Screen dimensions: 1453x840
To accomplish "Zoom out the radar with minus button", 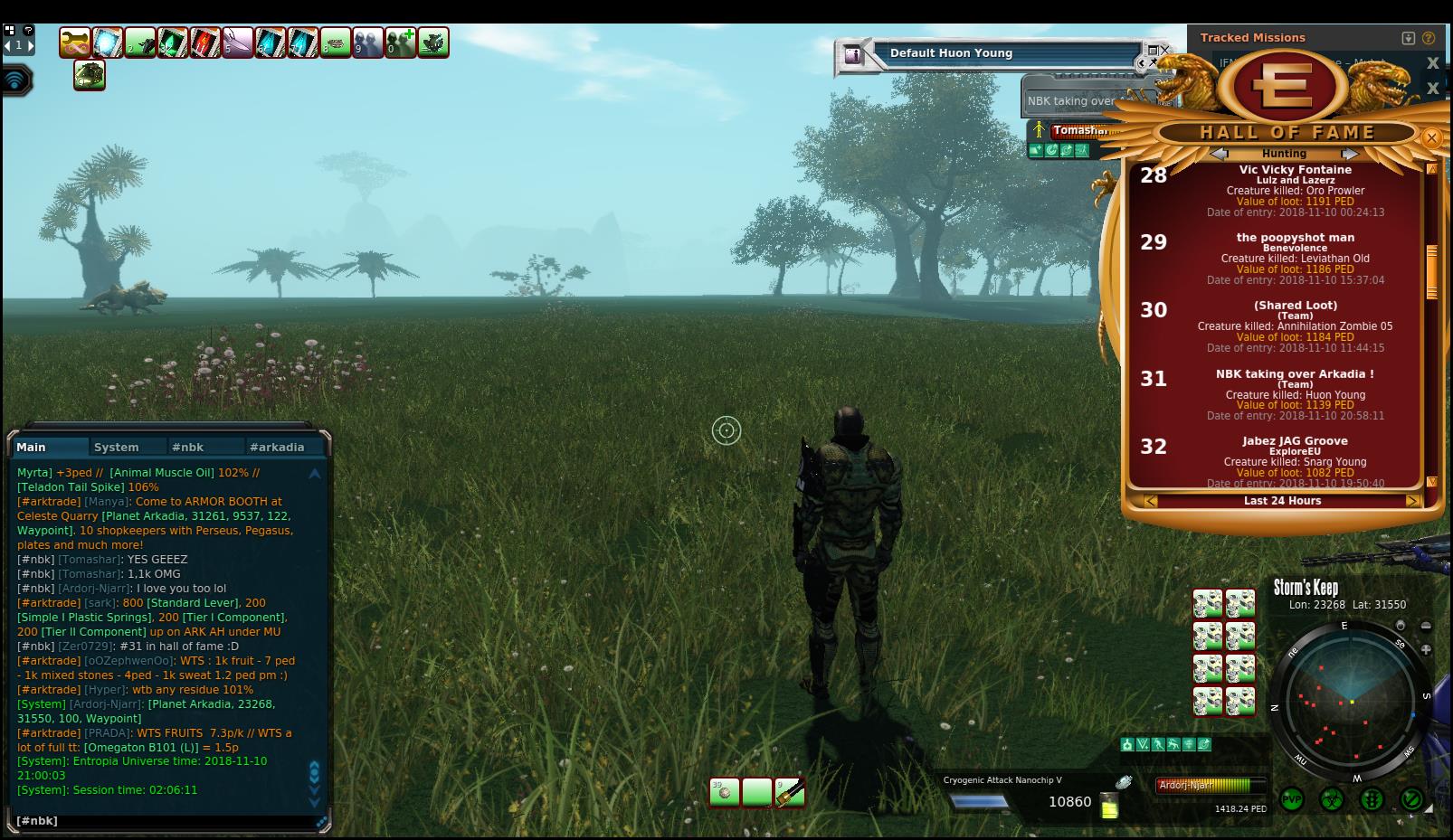I will (x=1427, y=626).
